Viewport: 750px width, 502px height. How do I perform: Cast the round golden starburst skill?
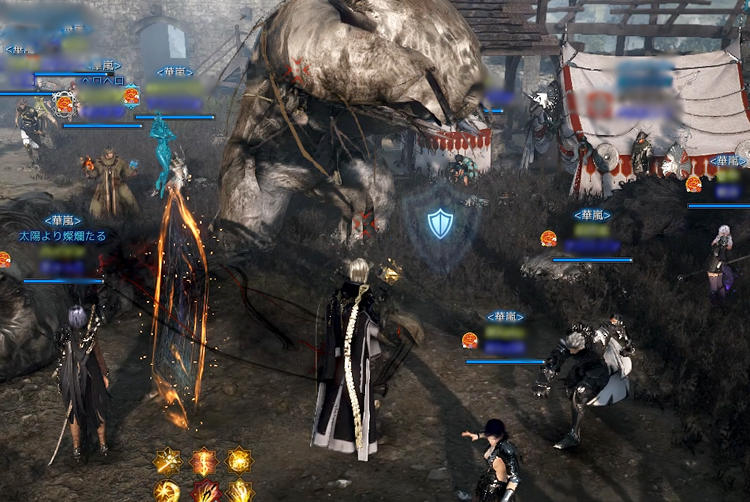click(167, 492)
